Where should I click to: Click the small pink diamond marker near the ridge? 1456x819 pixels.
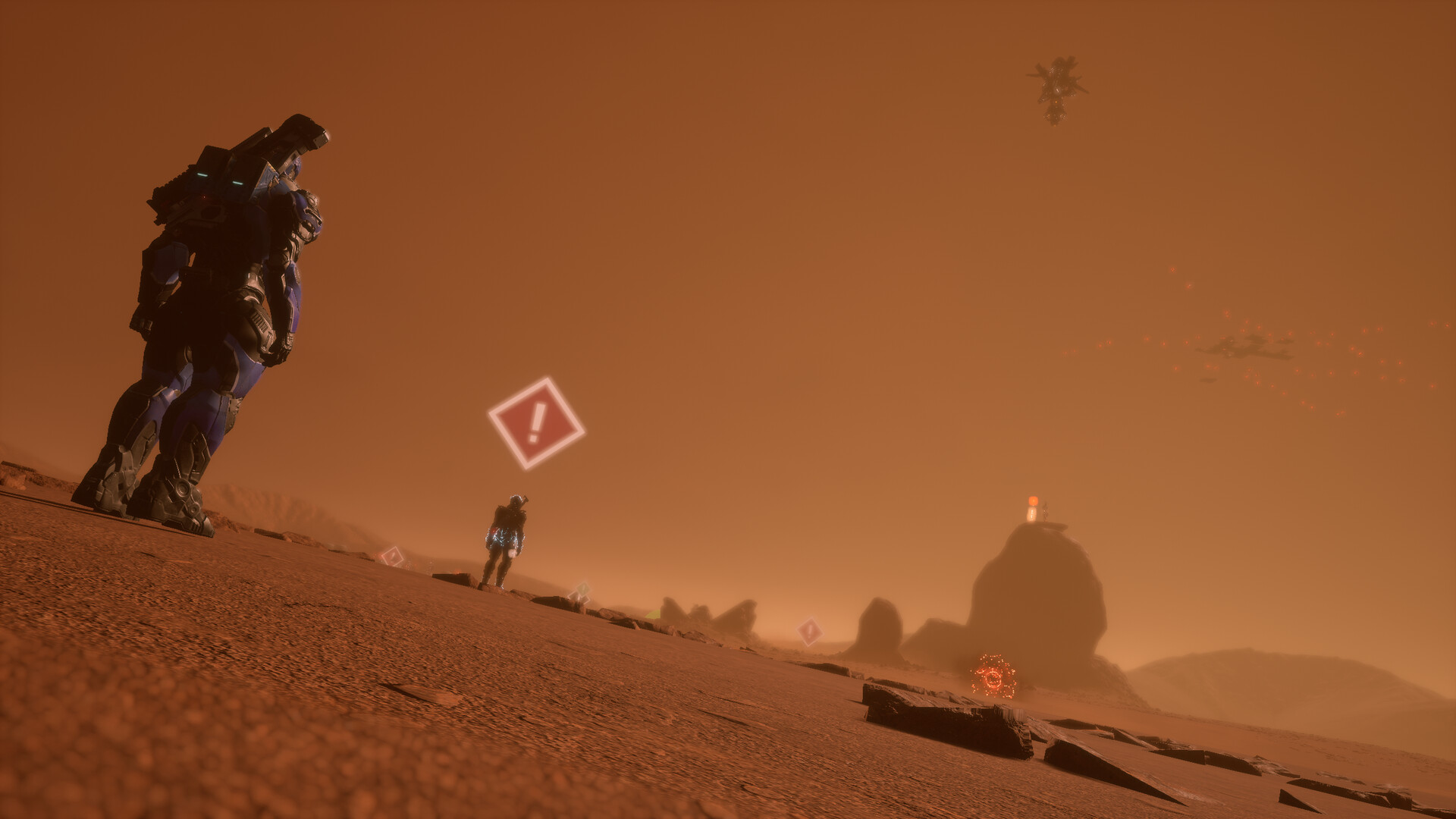pos(392,556)
